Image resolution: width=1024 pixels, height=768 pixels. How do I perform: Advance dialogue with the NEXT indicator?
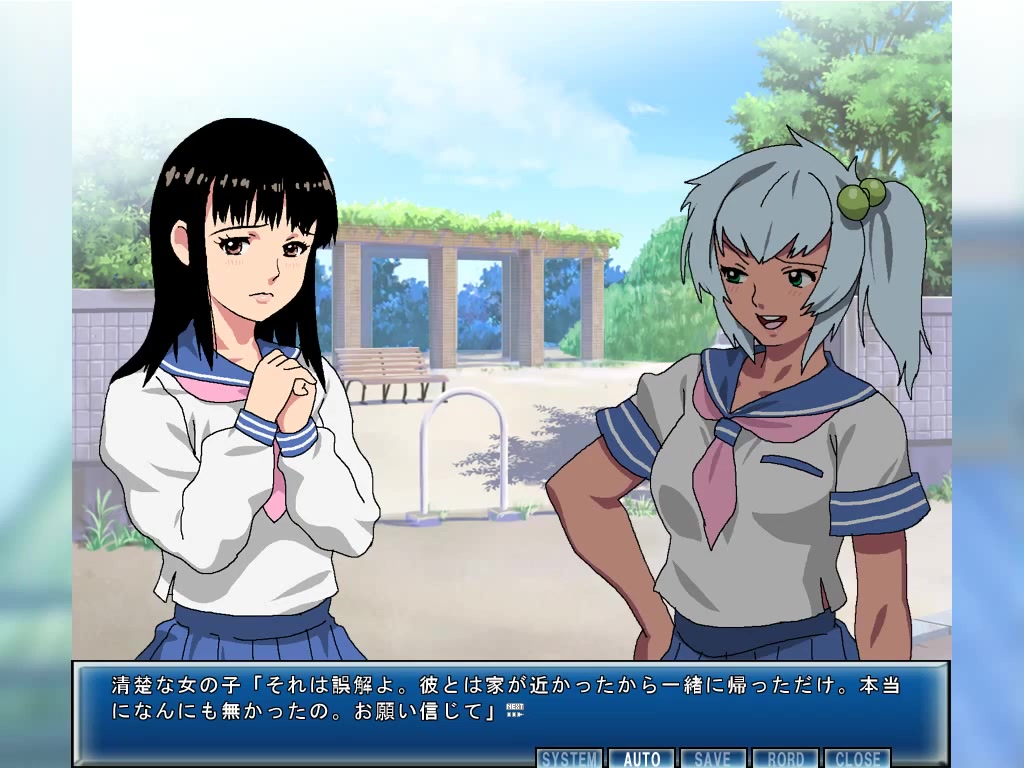[515, 710]
